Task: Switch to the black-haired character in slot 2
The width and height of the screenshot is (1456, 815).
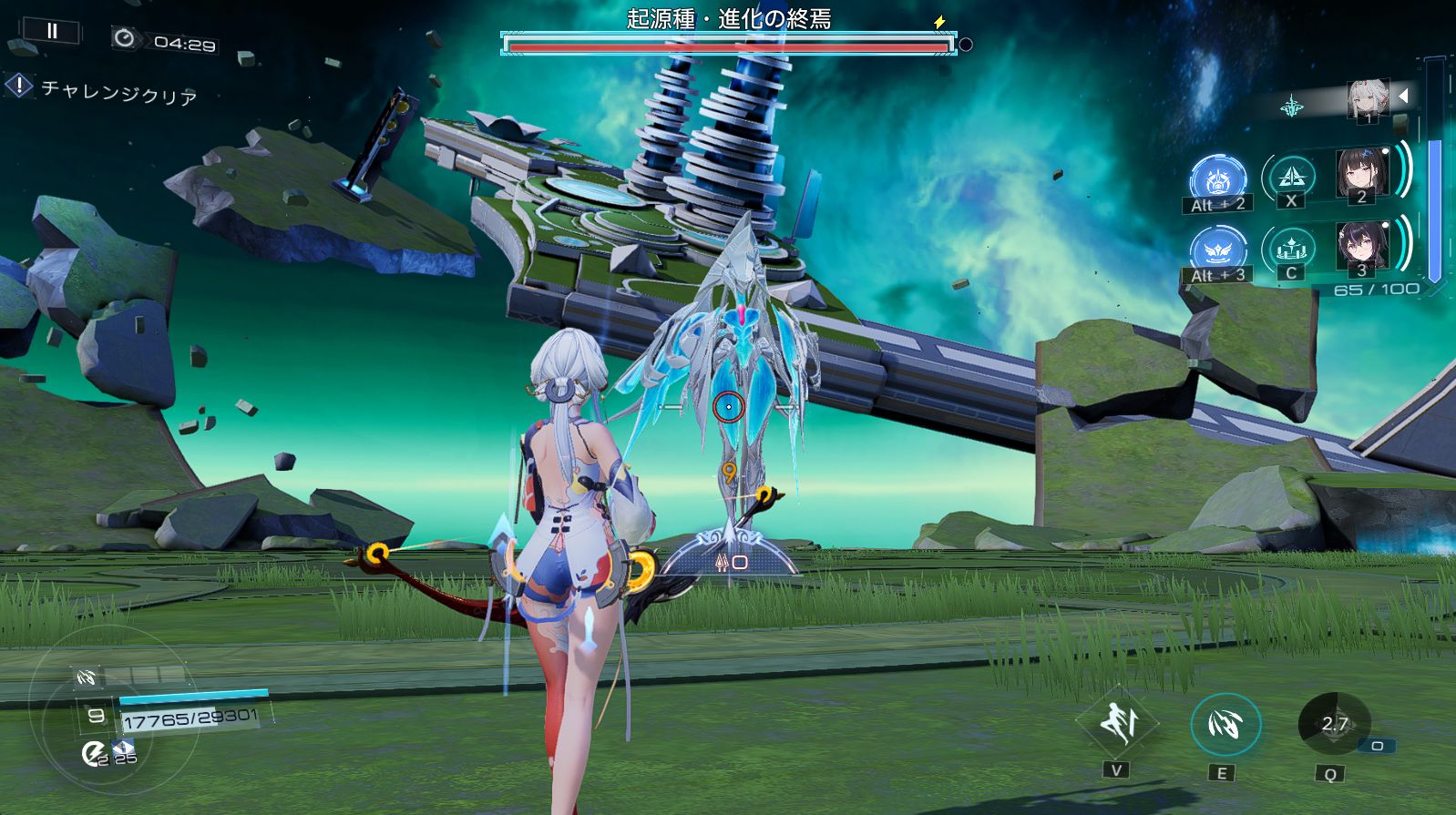Action: pyautogui.click(x=1361, y=173)
